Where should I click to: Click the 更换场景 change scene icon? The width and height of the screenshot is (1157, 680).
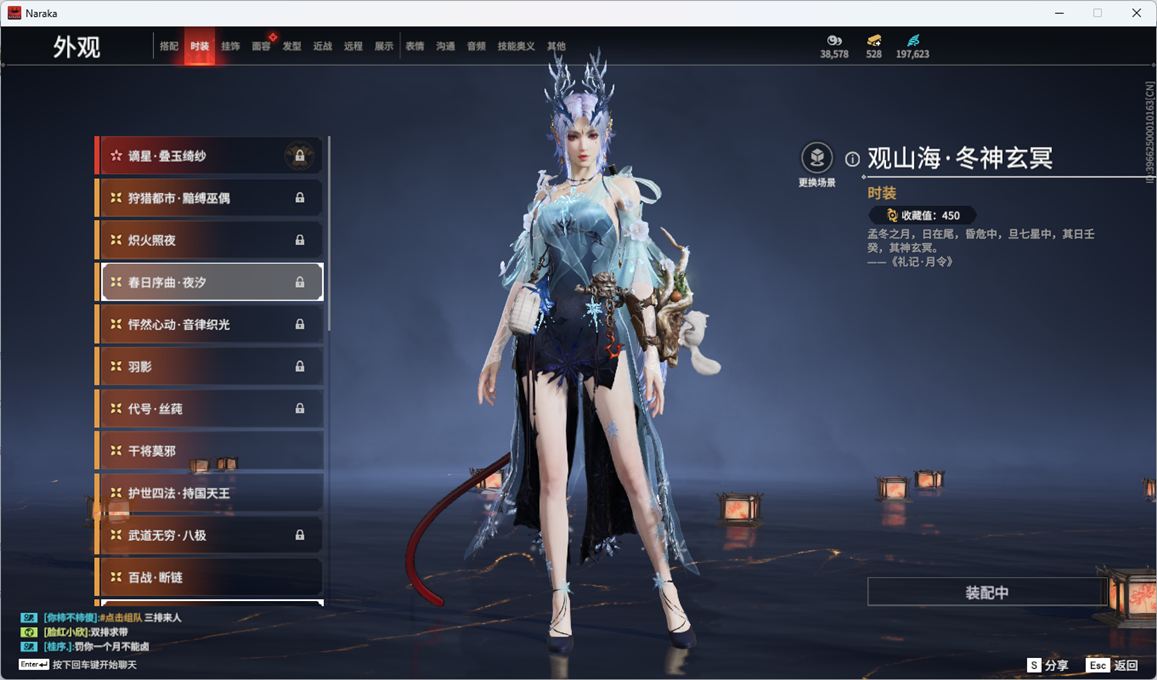point(817,158)
